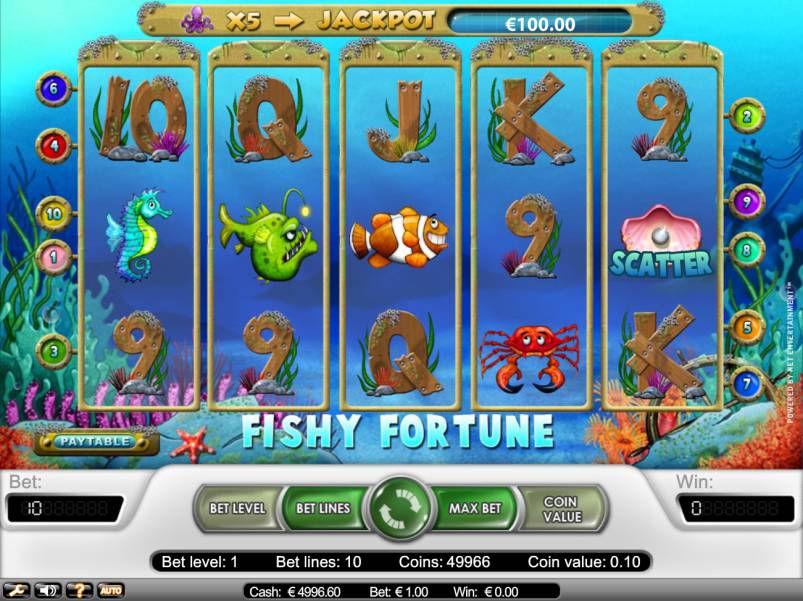Select bet line 6 marker
The width and height of the screenshot is (803, 601).
point(53,89)
